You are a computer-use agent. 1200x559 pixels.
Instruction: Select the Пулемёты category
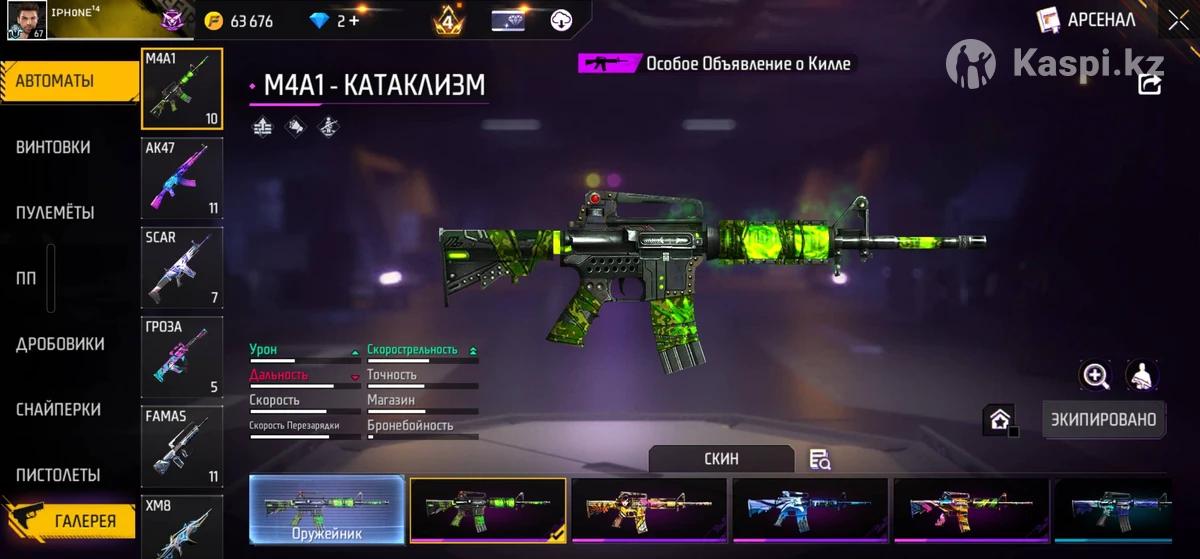[55, 213]
